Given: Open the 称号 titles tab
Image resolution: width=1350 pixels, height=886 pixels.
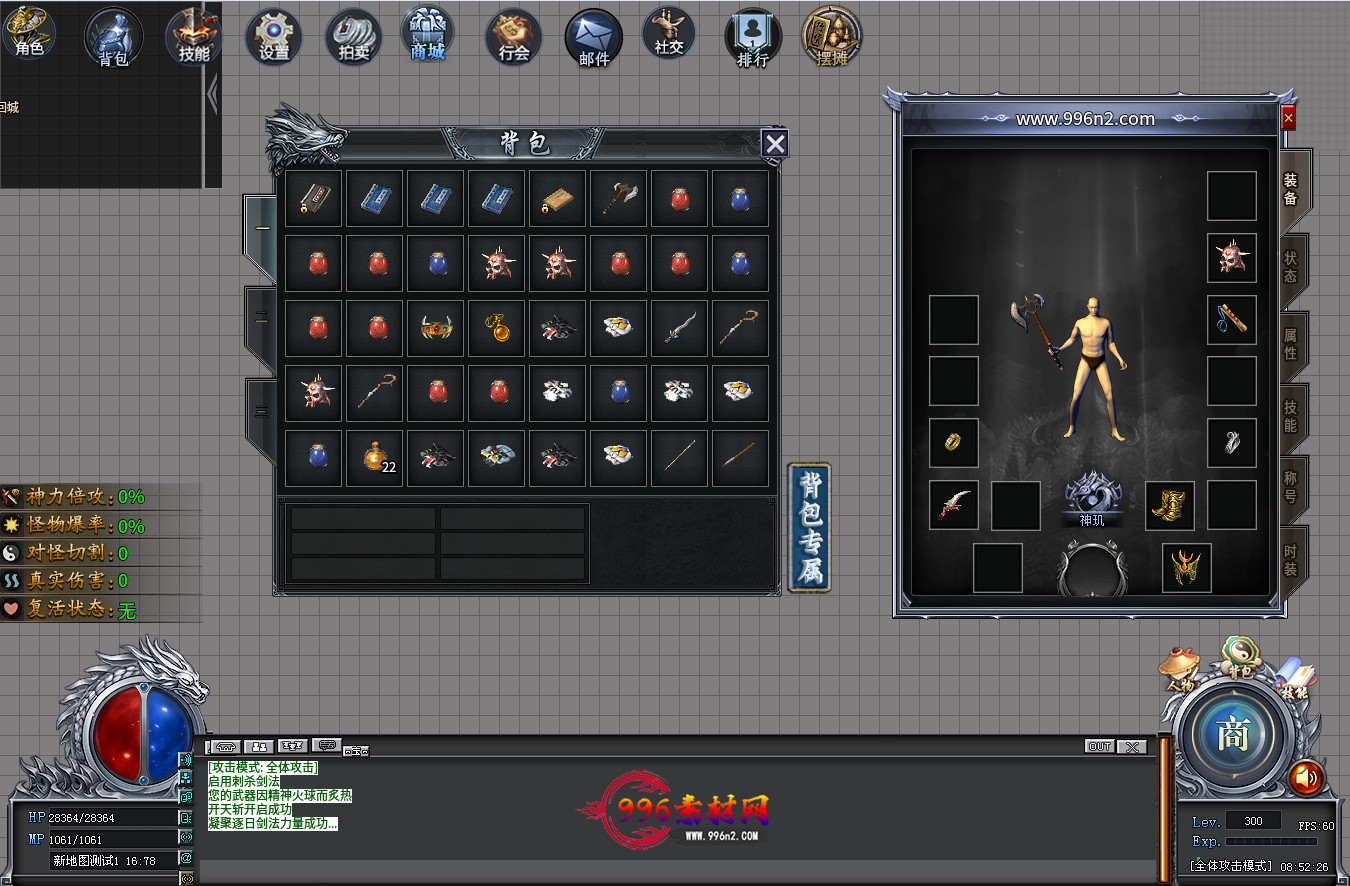Looking at the screenshot, I should click(1291, 485).
